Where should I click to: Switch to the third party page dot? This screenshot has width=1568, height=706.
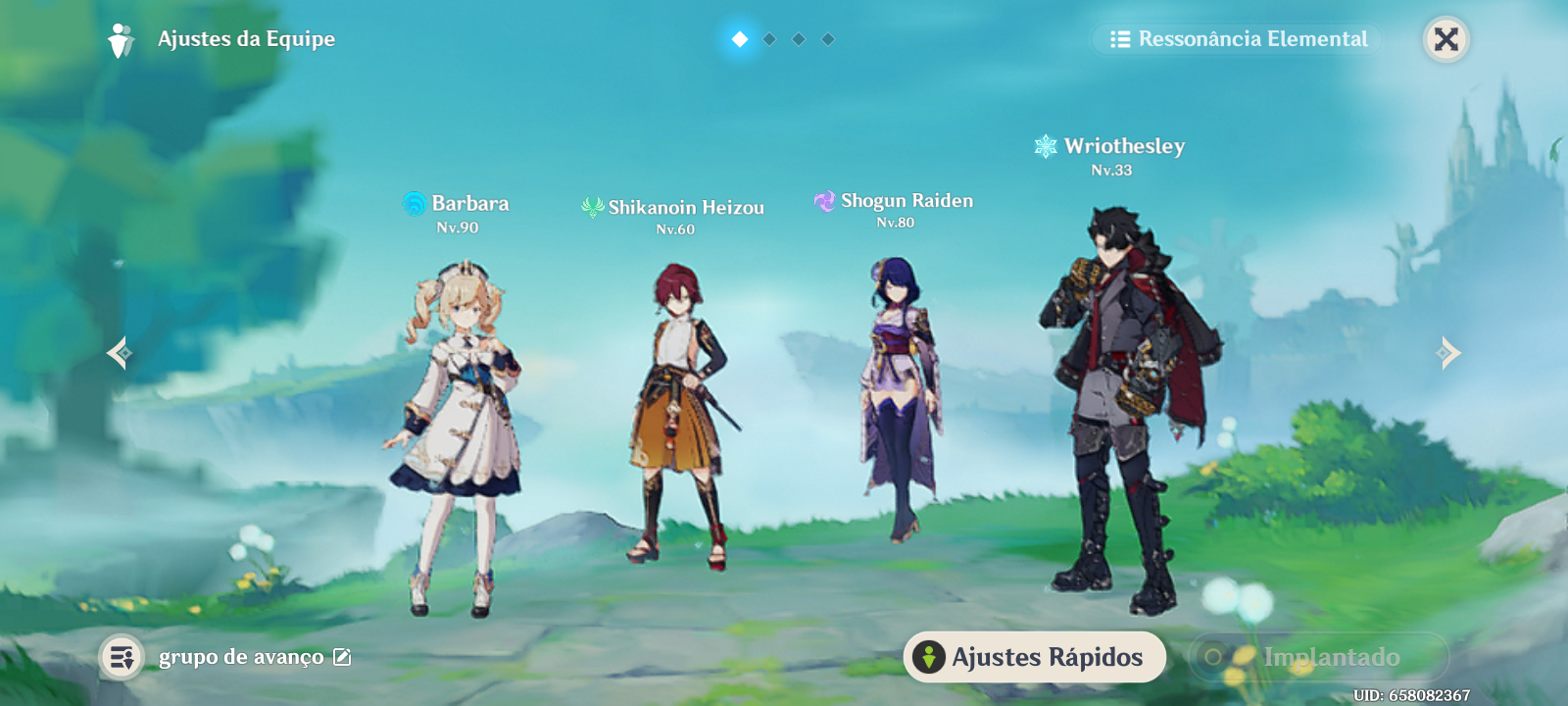799,40
